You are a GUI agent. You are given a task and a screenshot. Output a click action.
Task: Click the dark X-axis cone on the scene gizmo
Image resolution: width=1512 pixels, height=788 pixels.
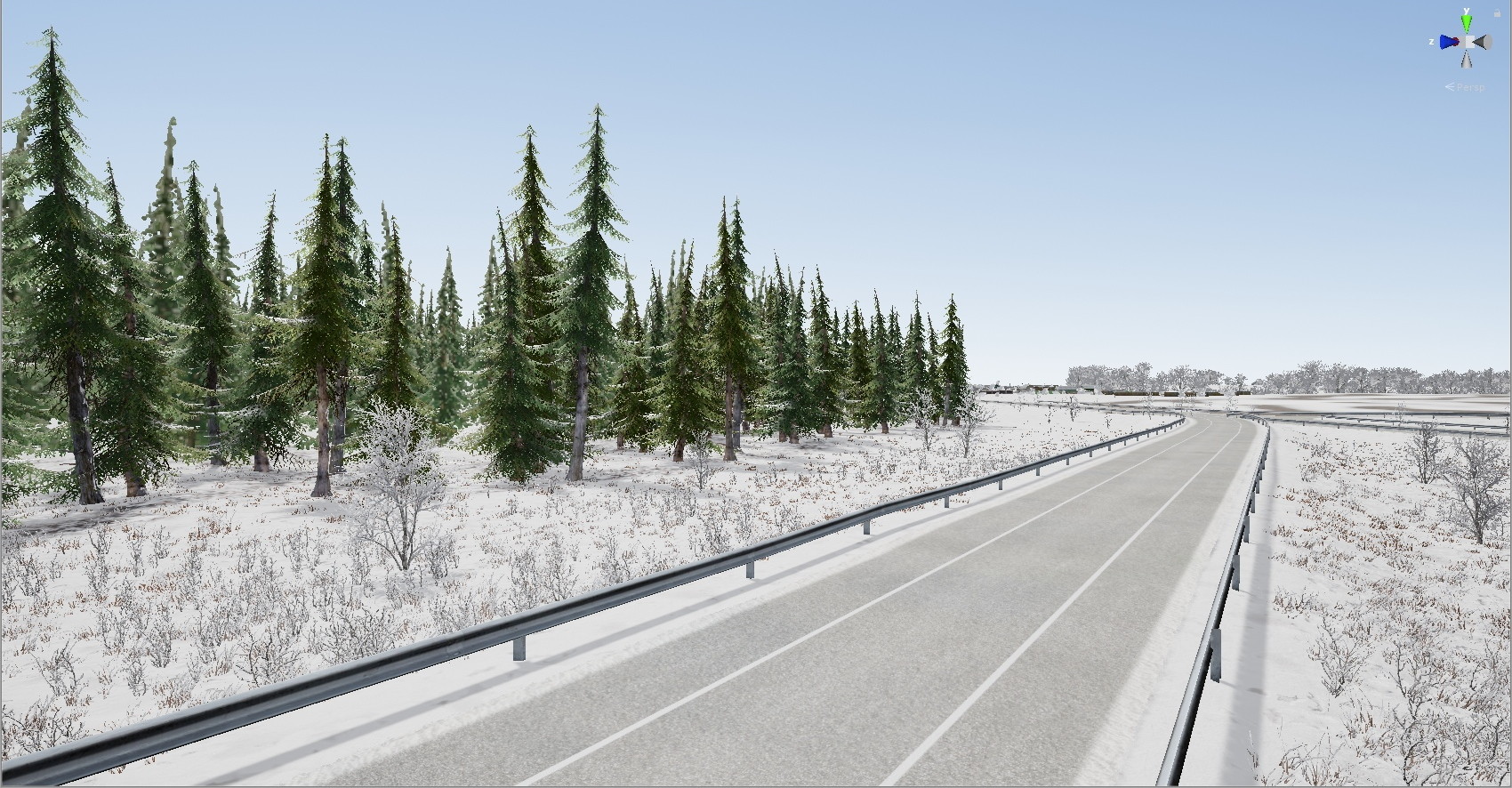click(x=1478, y=41)
